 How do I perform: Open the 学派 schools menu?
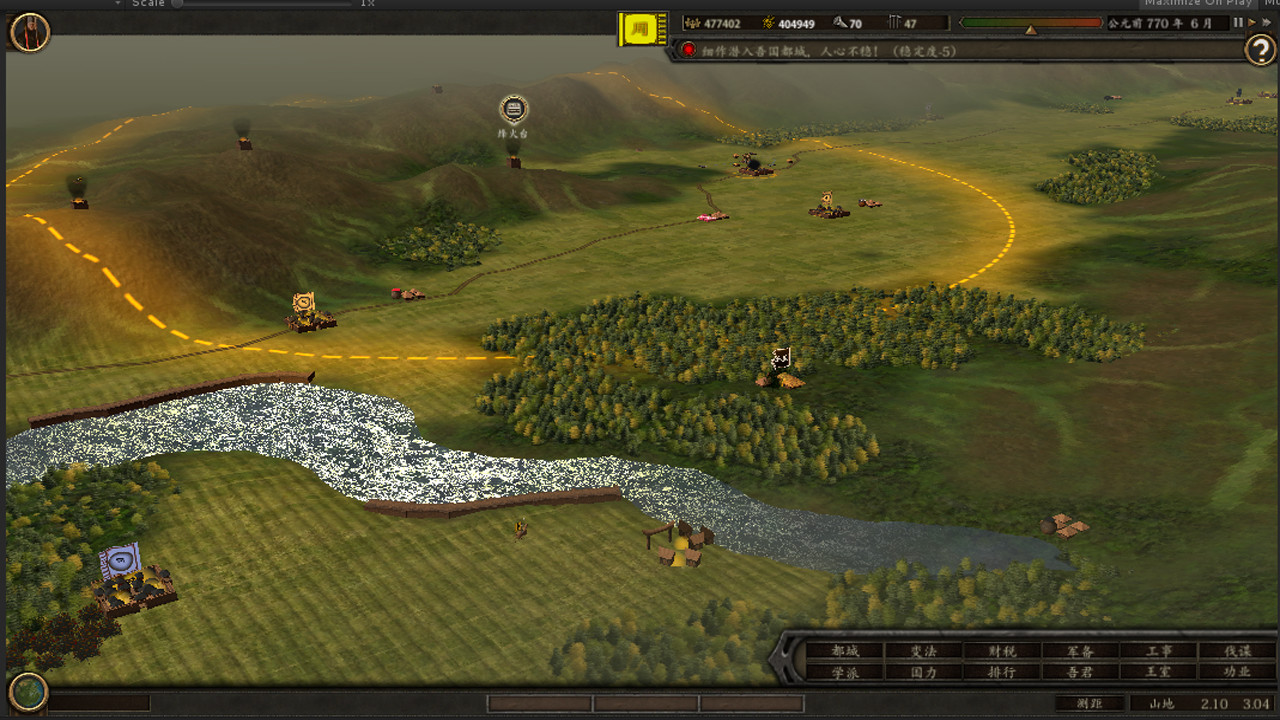coord(845,672)
